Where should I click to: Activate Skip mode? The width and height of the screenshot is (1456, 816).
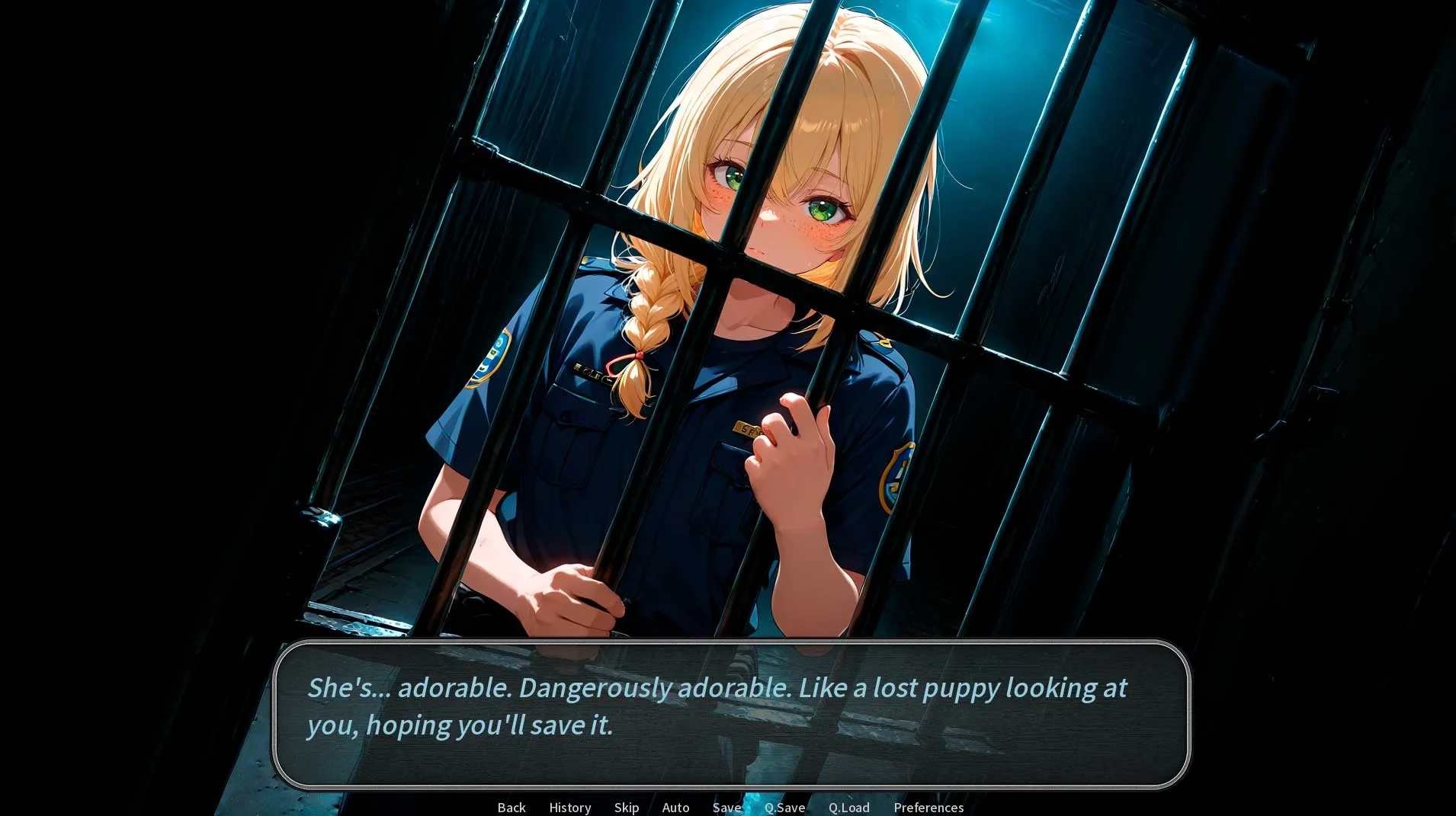(627, 807)
